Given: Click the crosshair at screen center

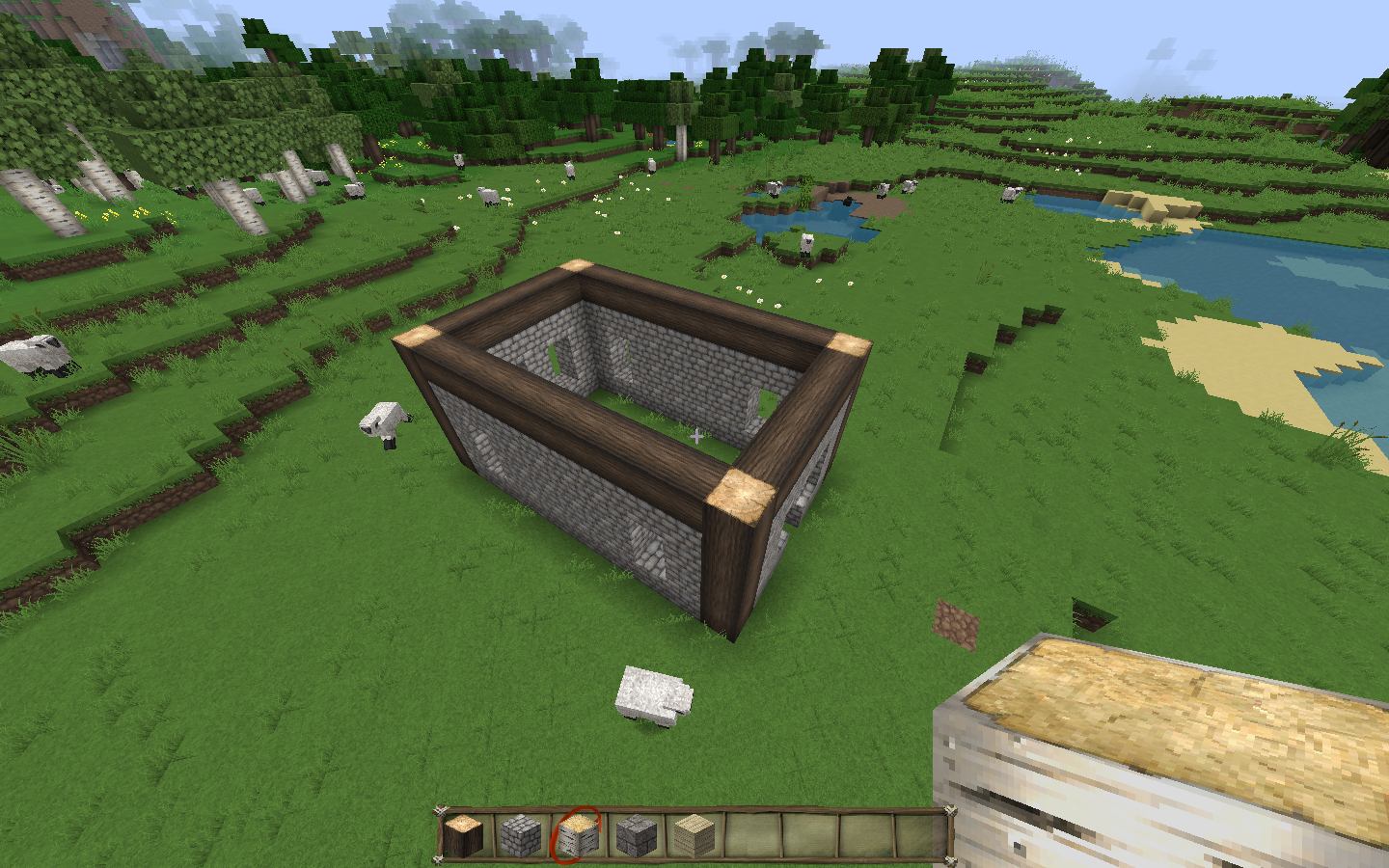Looking at the screenshot, I should (x=697, y=436).
